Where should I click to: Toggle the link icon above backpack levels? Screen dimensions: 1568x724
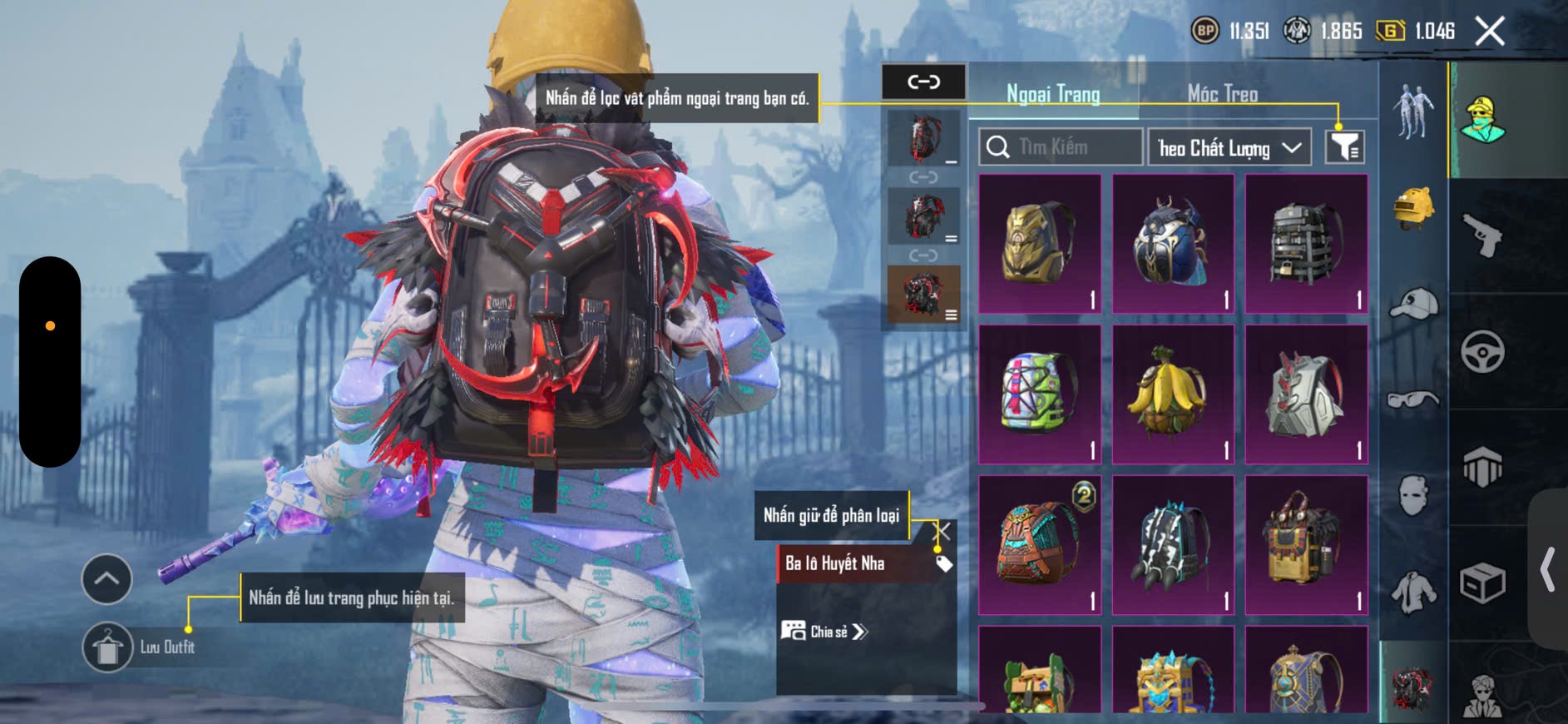click(923, 82)
